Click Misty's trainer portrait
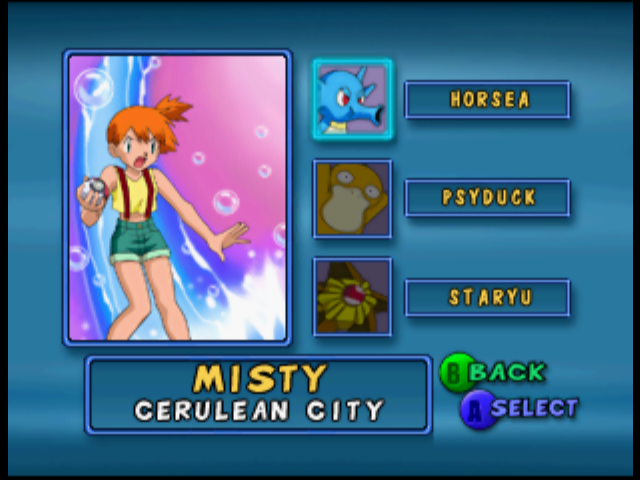 178,198
